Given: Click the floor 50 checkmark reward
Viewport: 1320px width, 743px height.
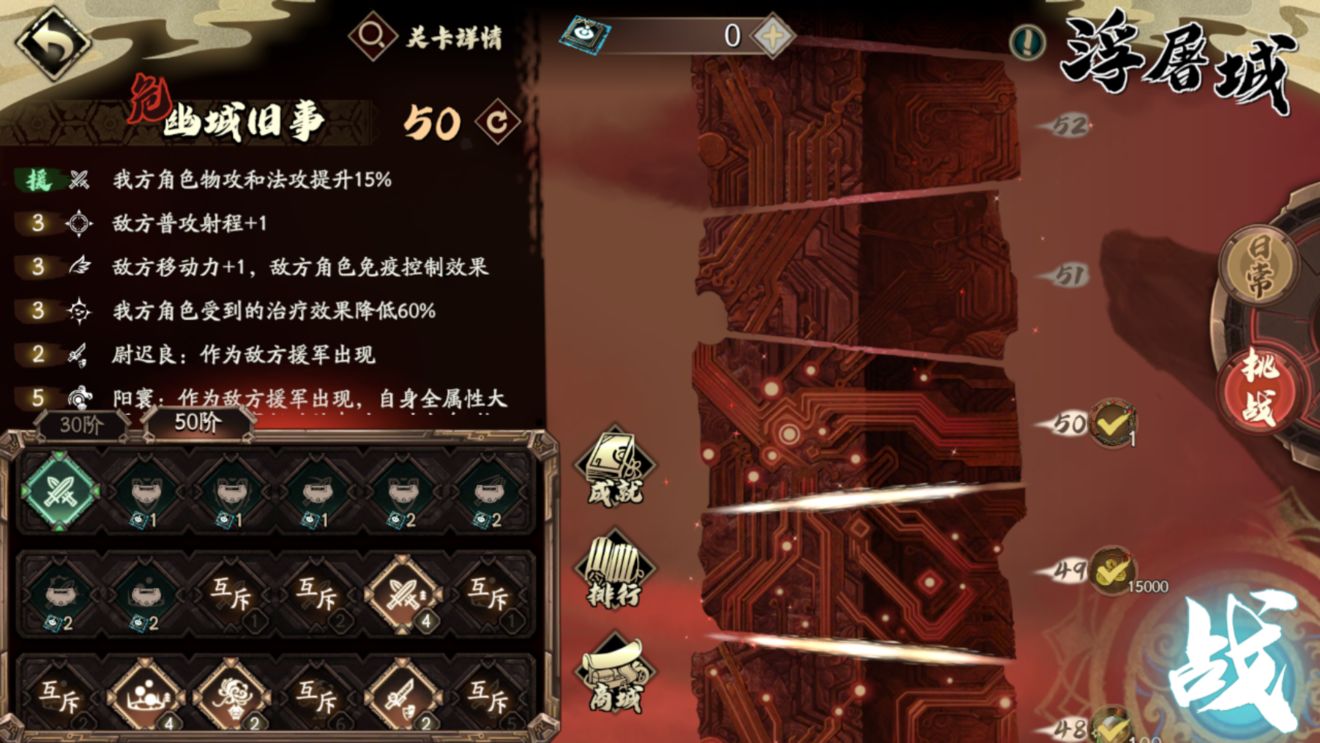Looking at the screenshot, I should pos(1111,423).
